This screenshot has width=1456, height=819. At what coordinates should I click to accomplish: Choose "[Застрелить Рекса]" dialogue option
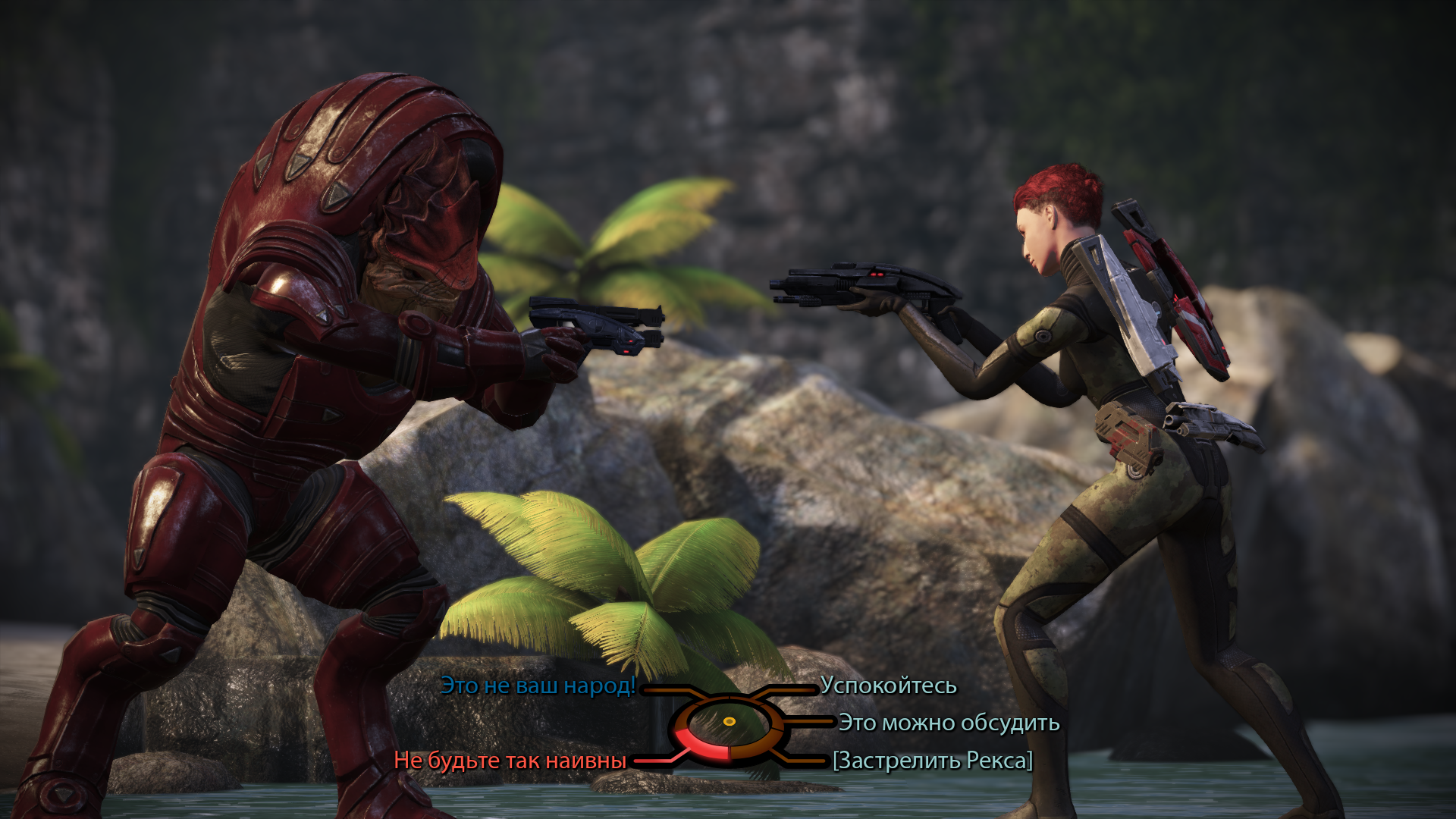click(932, 761)
